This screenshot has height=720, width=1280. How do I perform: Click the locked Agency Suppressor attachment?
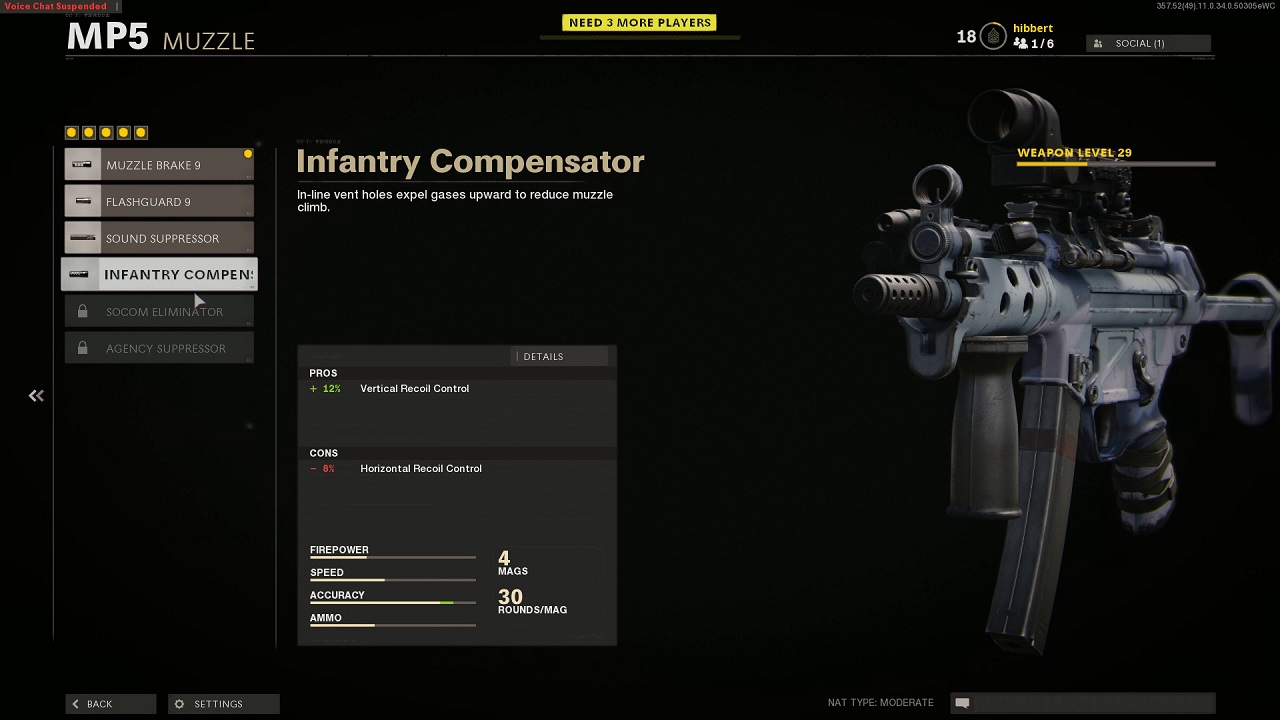pos(159,349)
